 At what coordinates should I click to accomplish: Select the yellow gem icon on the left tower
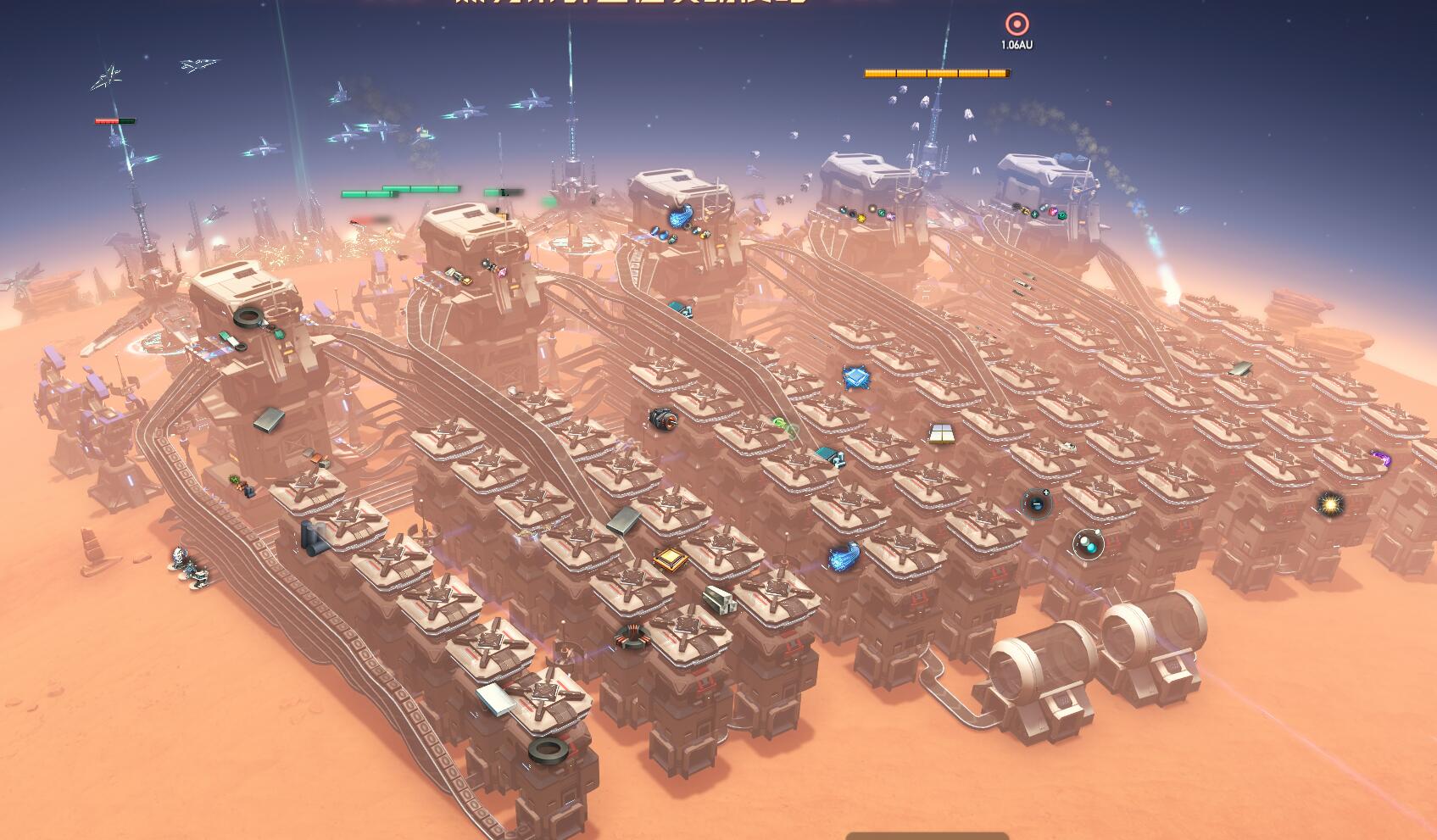pos(861,219)
